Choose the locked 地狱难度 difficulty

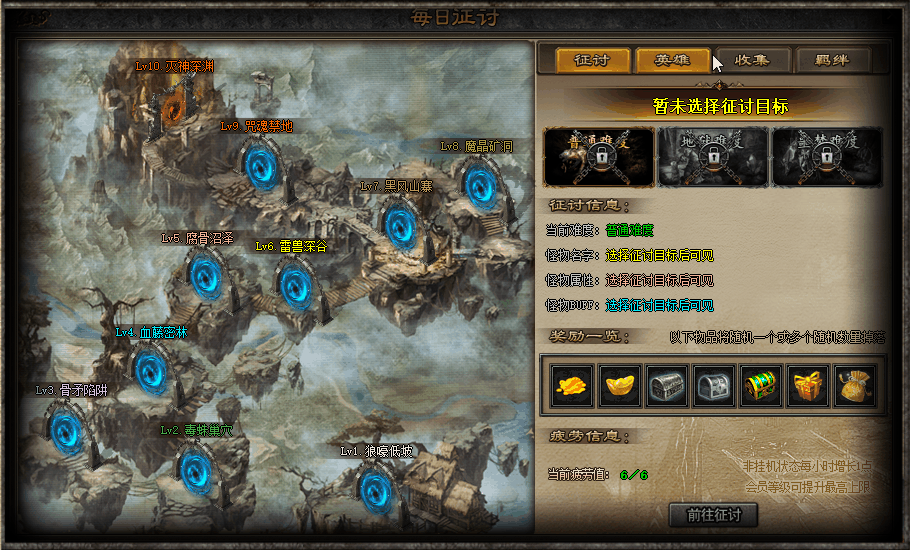pyautogui.click(x=712, y=157)
